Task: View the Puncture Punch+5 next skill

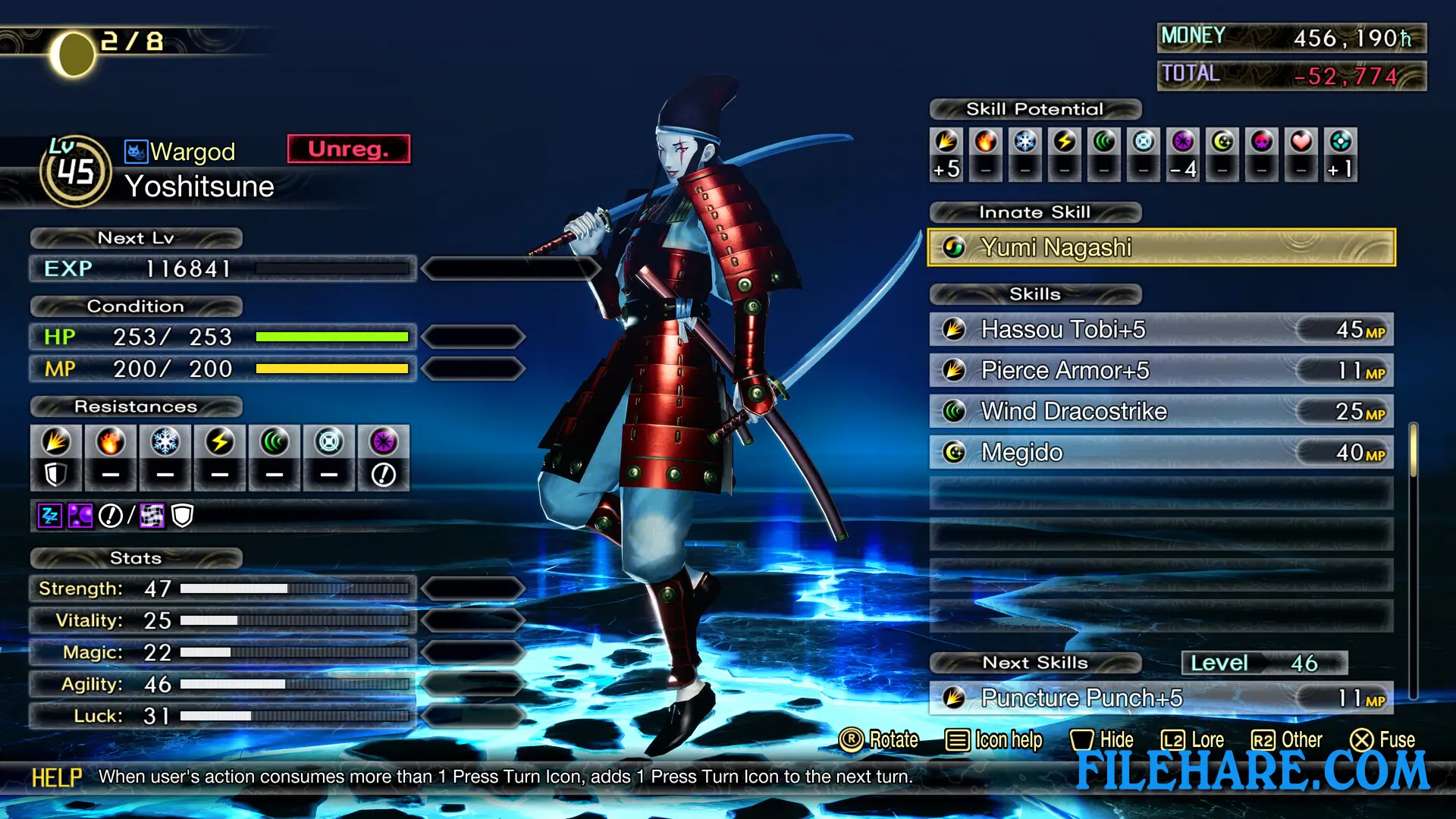Action: [1160, 698]
